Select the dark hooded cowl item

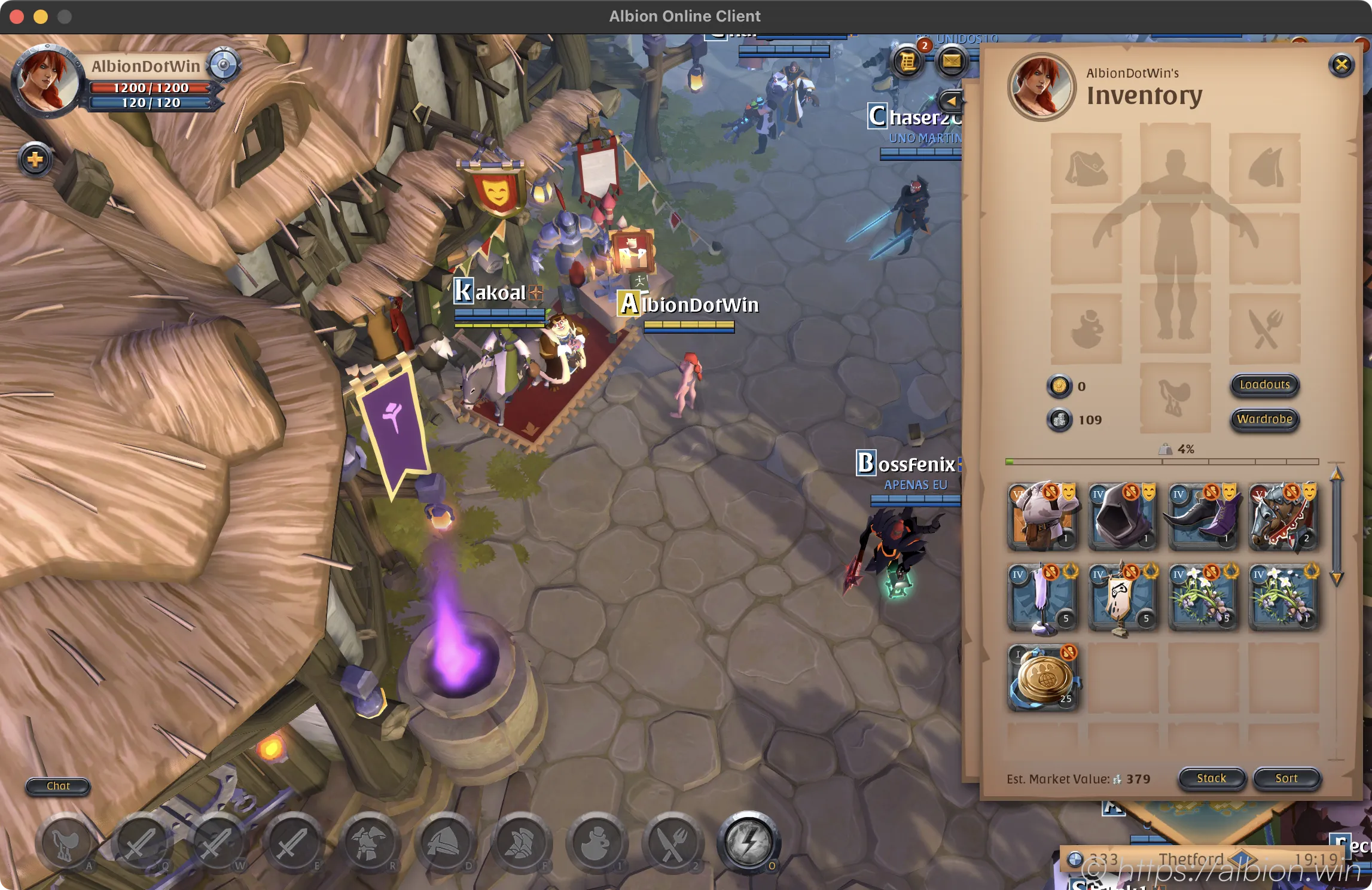click(x=1123, y=516)
